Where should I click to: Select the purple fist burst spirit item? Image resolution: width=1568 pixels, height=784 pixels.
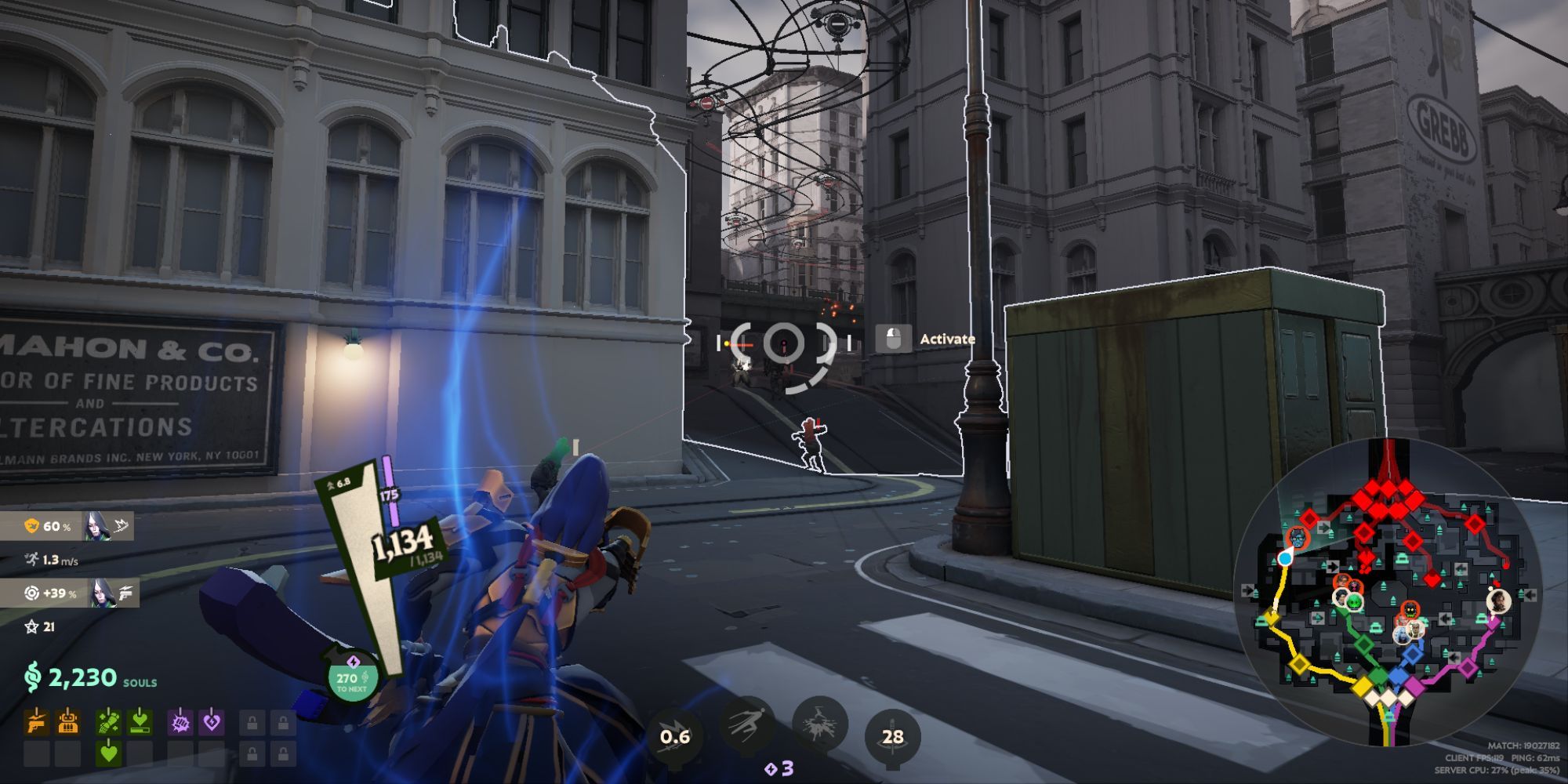click(x=180, y=721)
